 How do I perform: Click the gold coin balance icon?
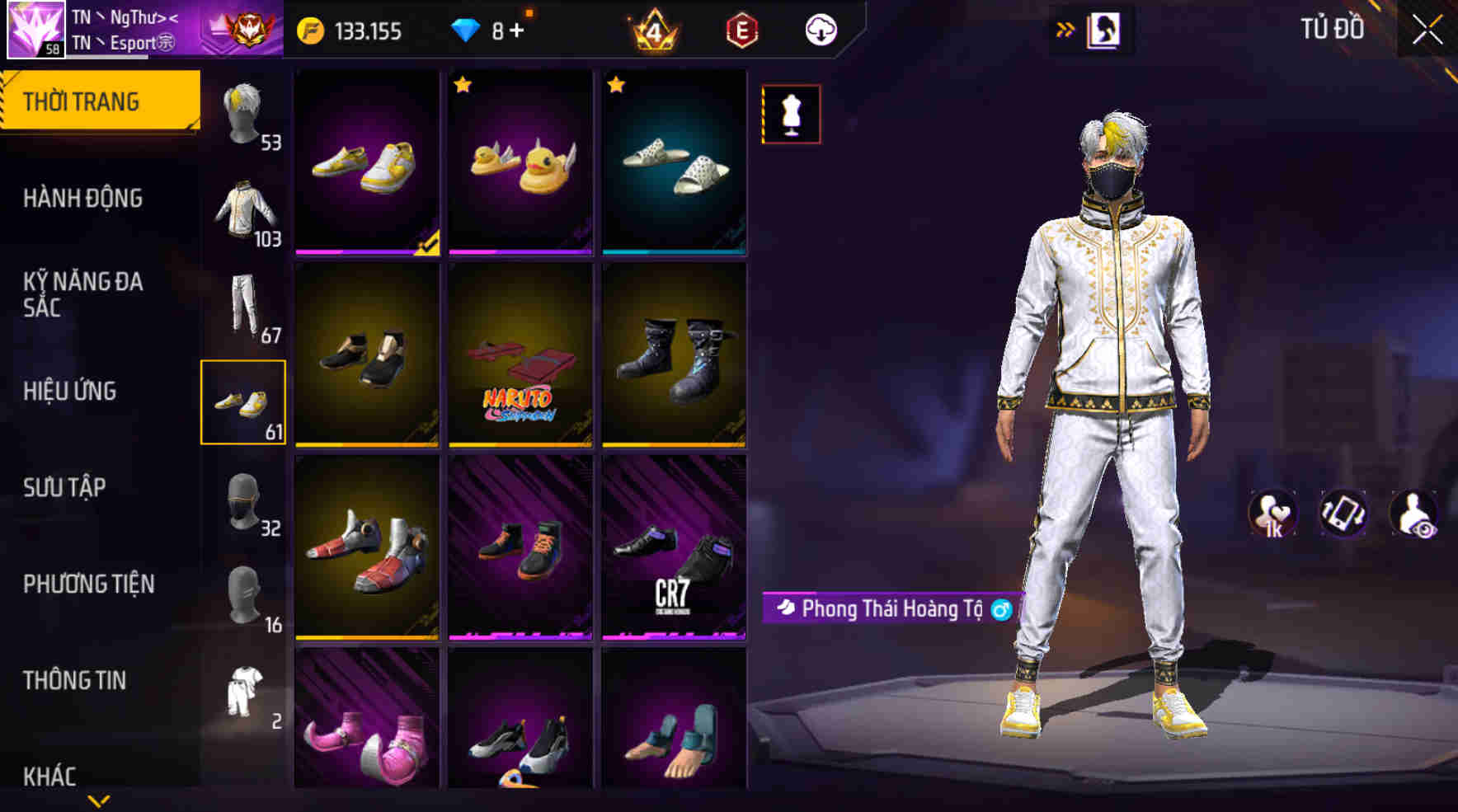click(311, 31)
